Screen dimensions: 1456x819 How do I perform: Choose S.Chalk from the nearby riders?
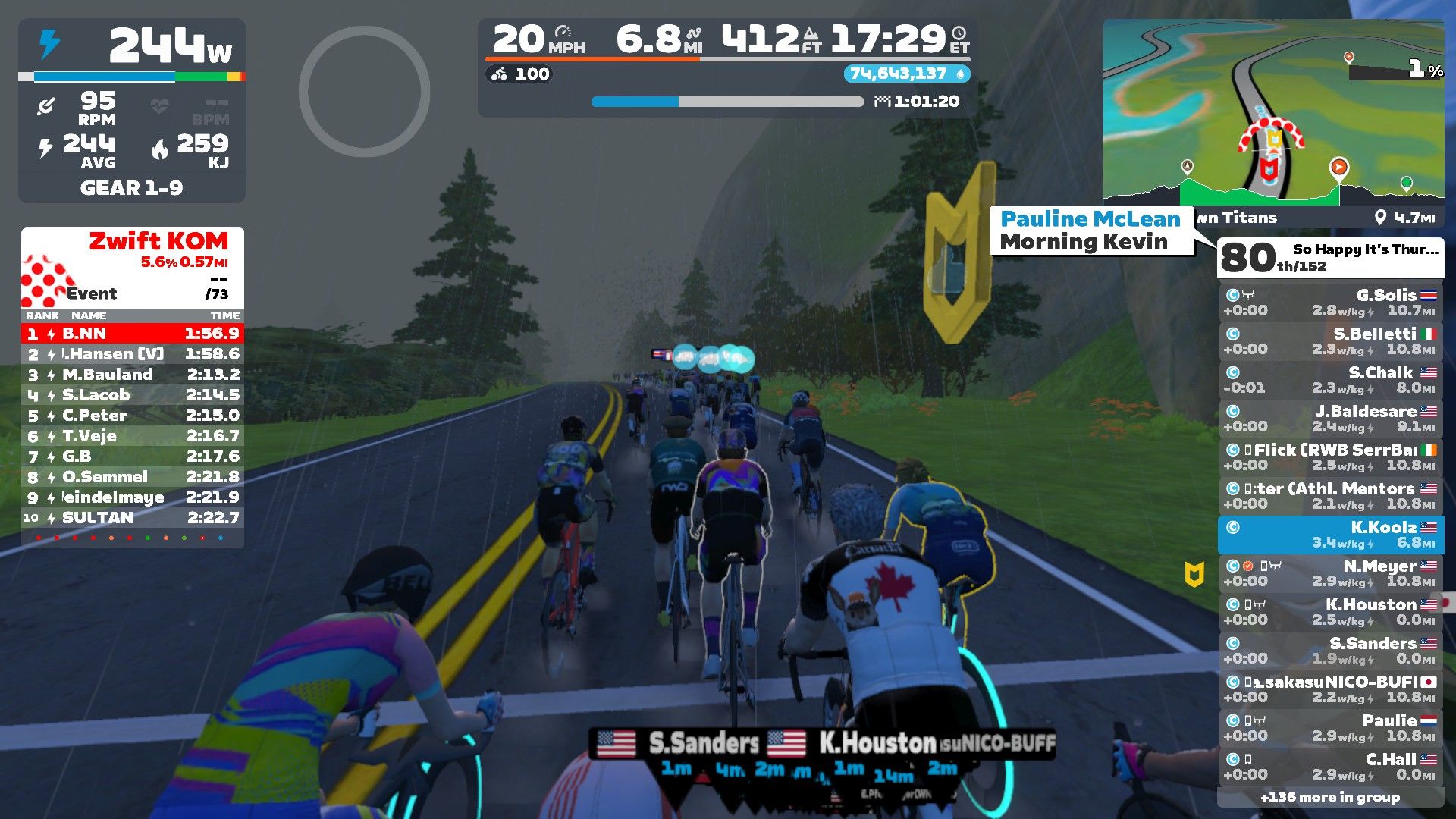(1330, 380)
